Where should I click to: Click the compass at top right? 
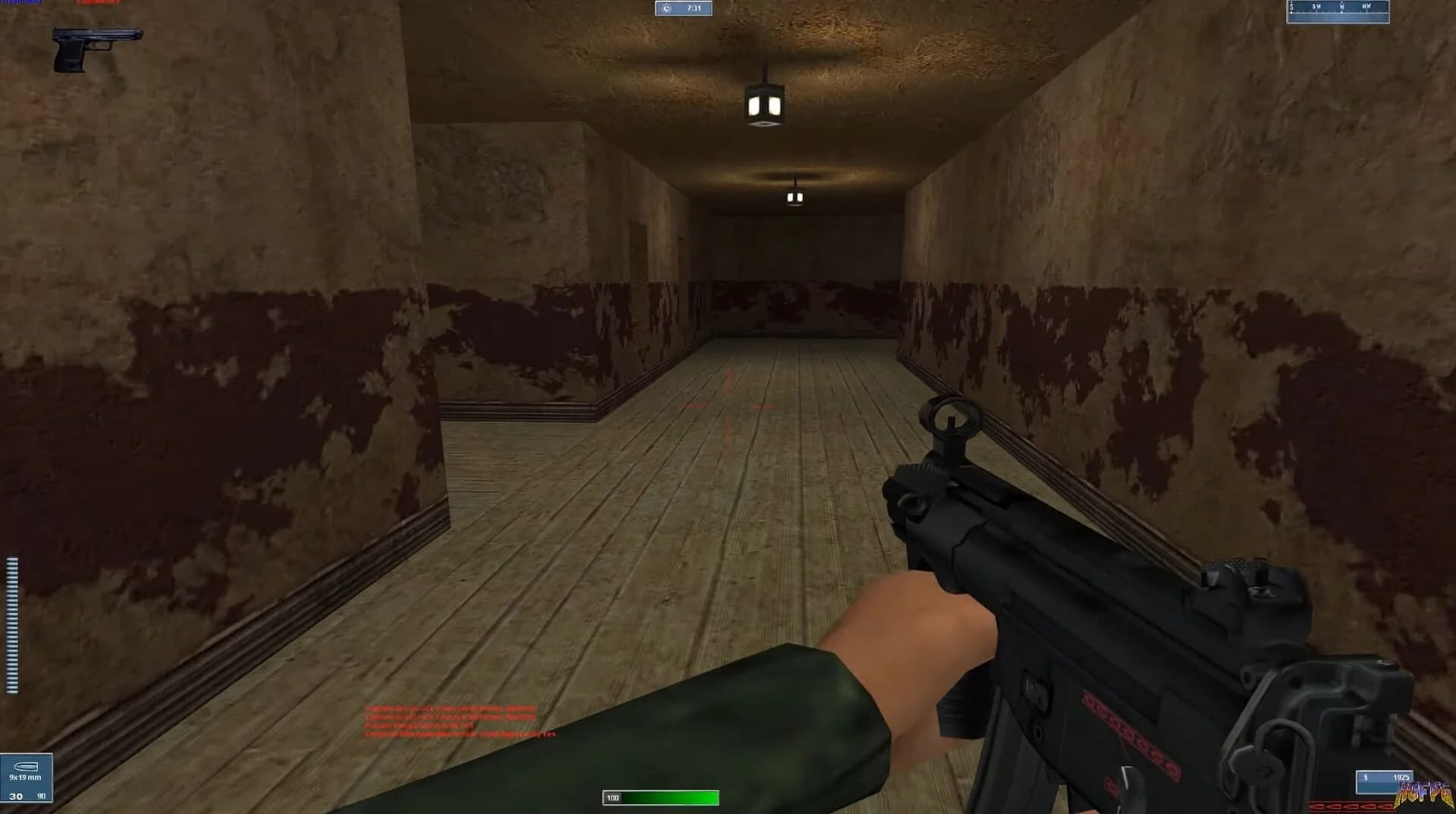pos(1338,11)
